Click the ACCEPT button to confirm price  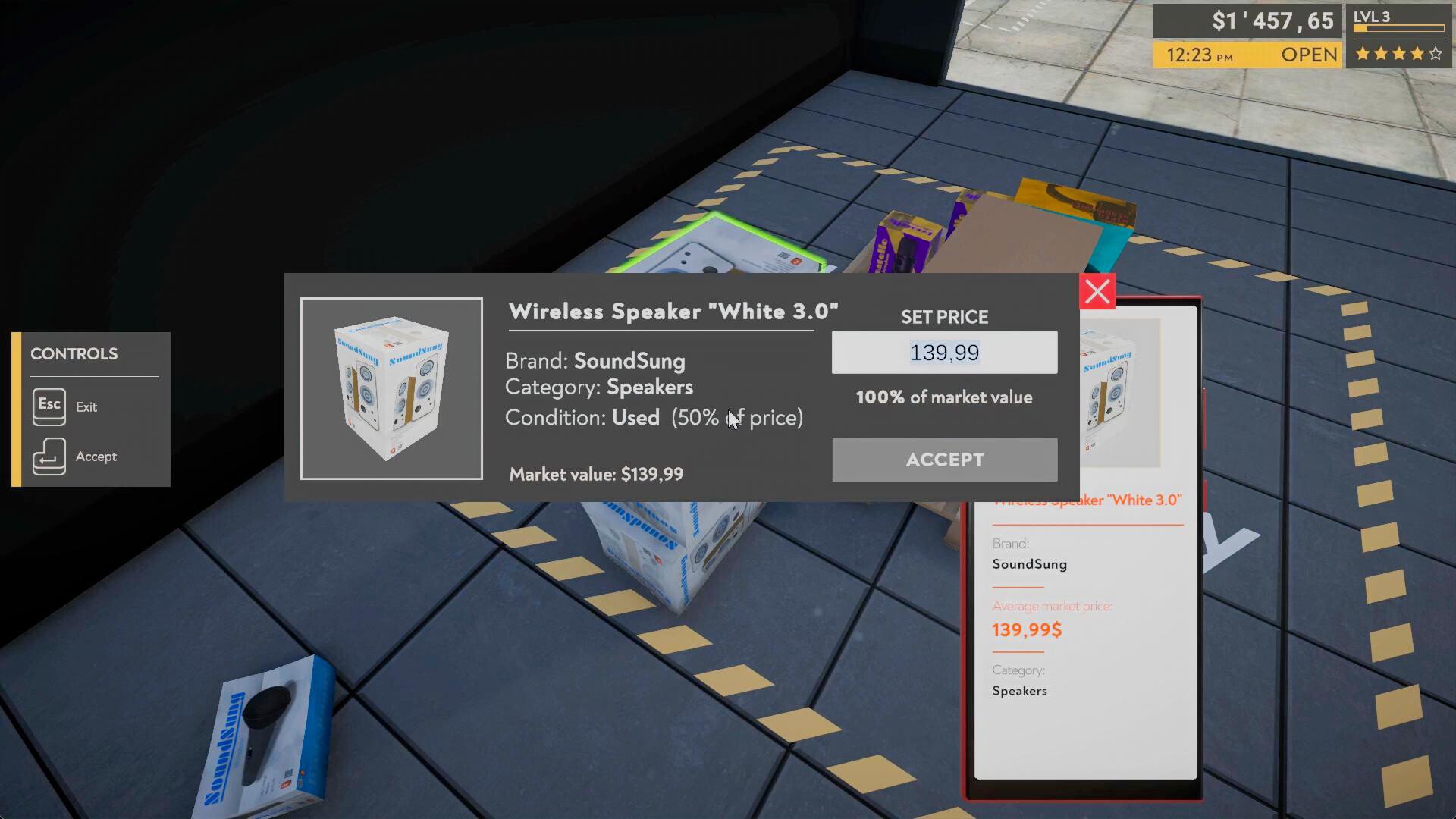944,460
